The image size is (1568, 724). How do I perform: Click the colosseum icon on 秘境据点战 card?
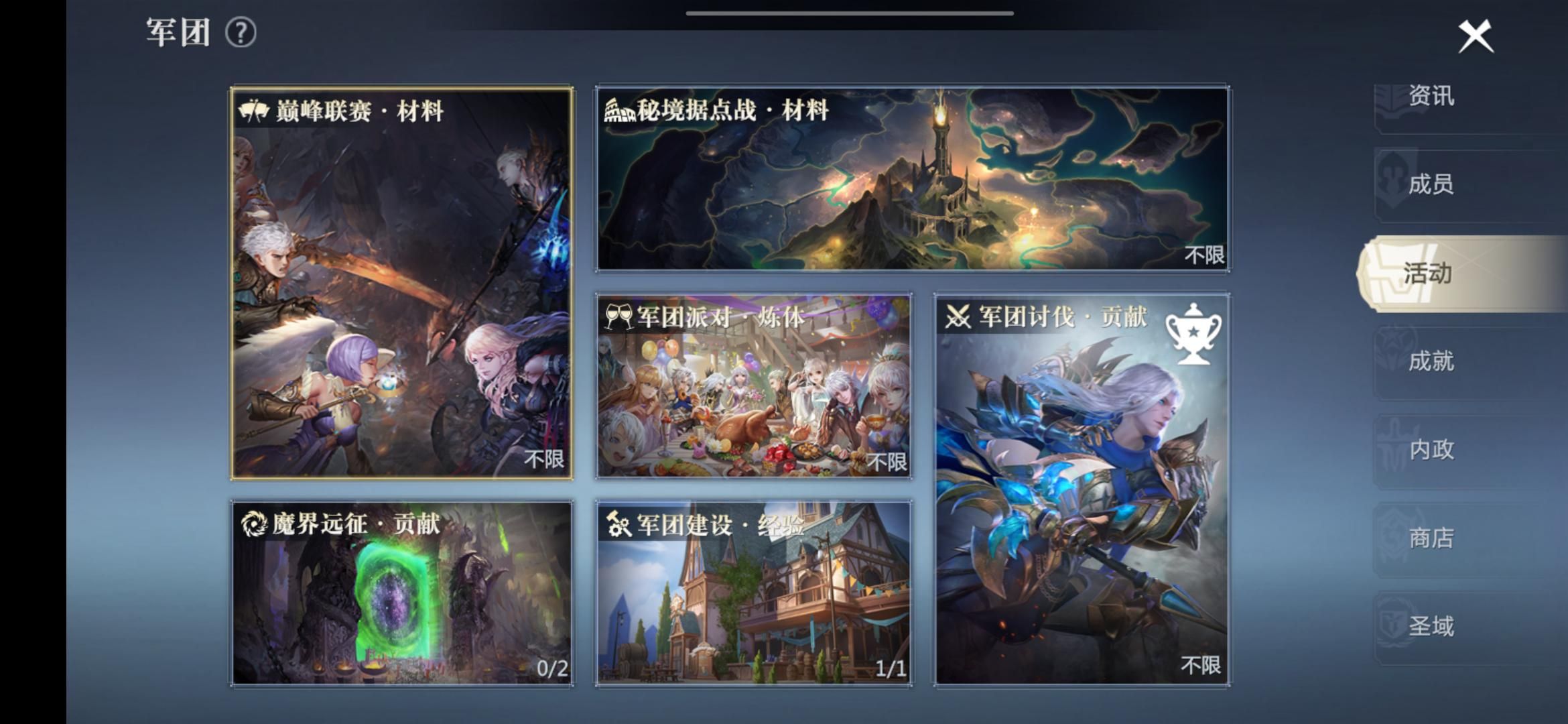coord(620,111)
